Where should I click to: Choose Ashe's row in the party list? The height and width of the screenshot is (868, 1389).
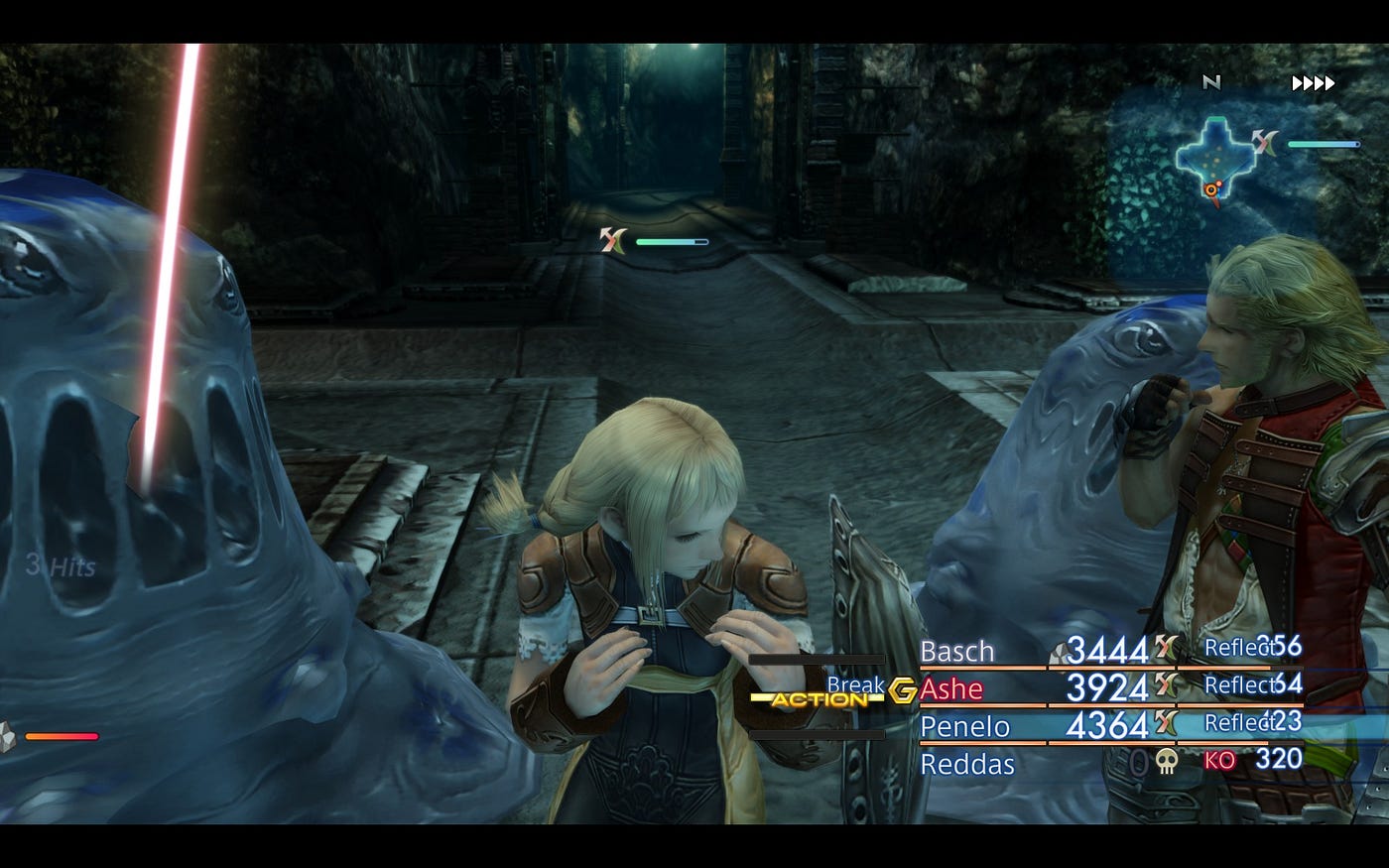(951, 688)
